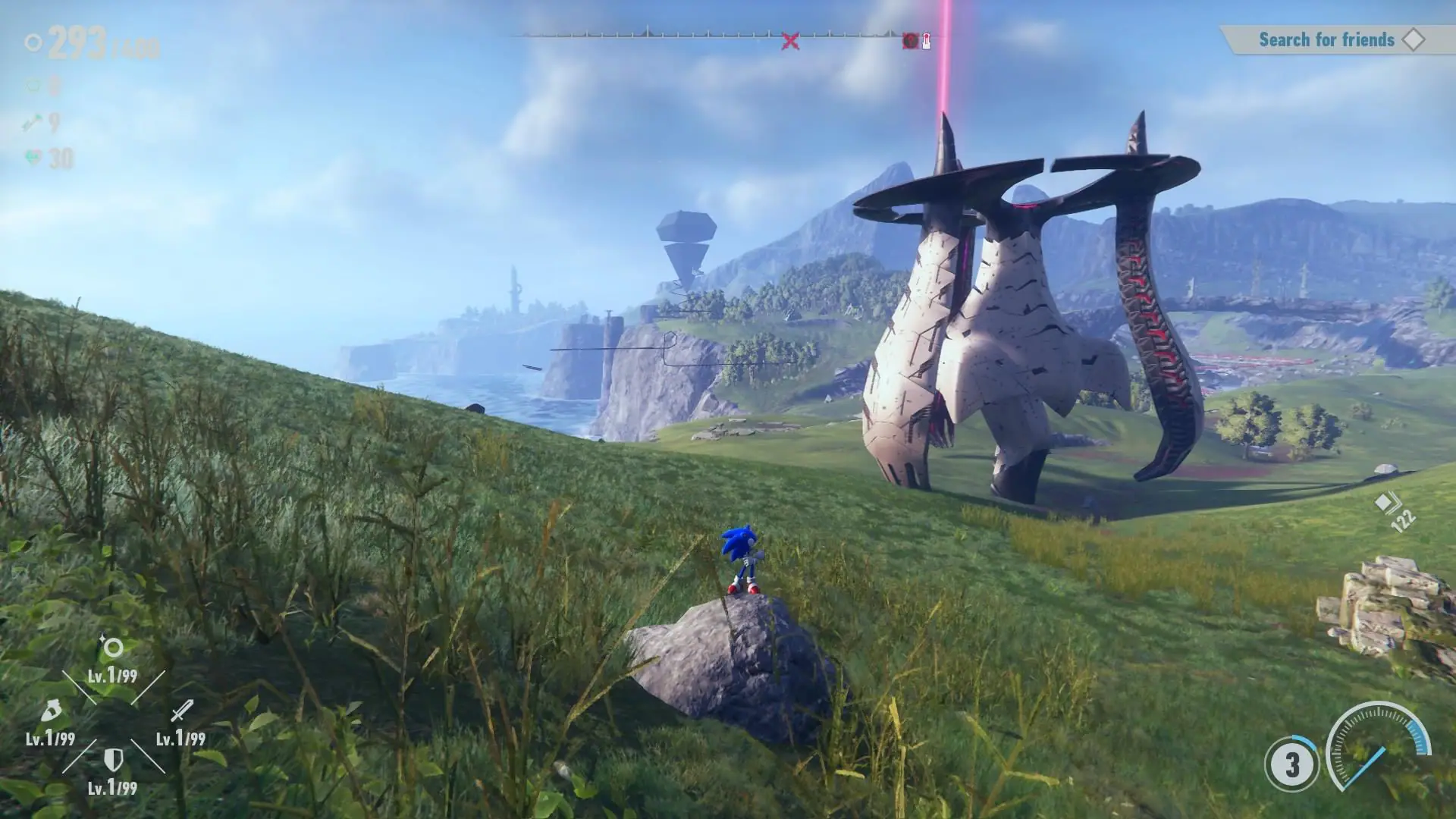Open the ring capacity level icon
The width and height of the screenshot is (1456, 819).
[113, 648]
